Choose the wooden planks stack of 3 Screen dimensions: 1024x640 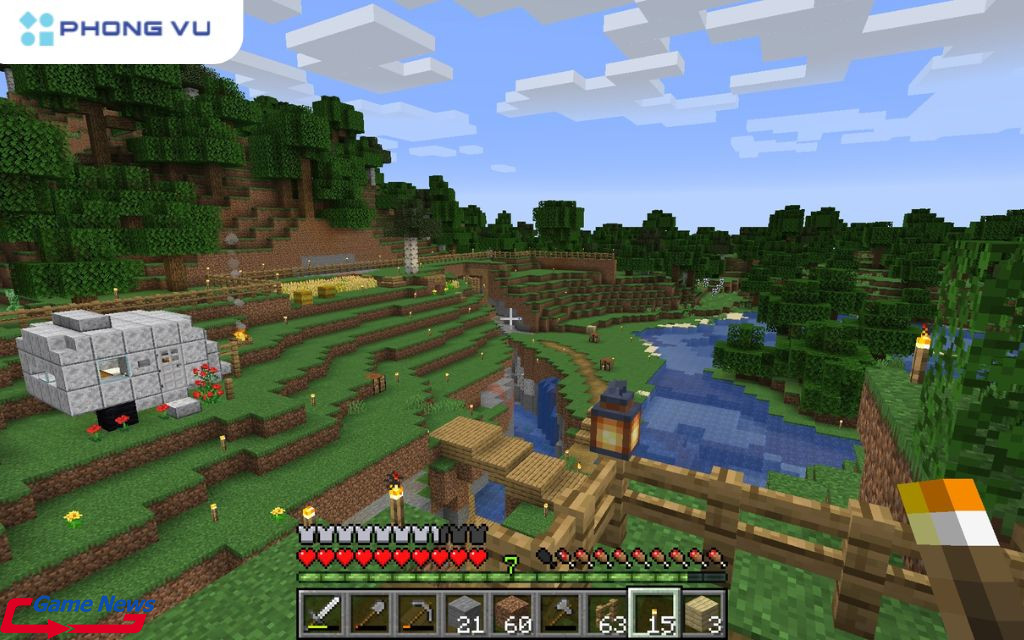coord(702,611)
